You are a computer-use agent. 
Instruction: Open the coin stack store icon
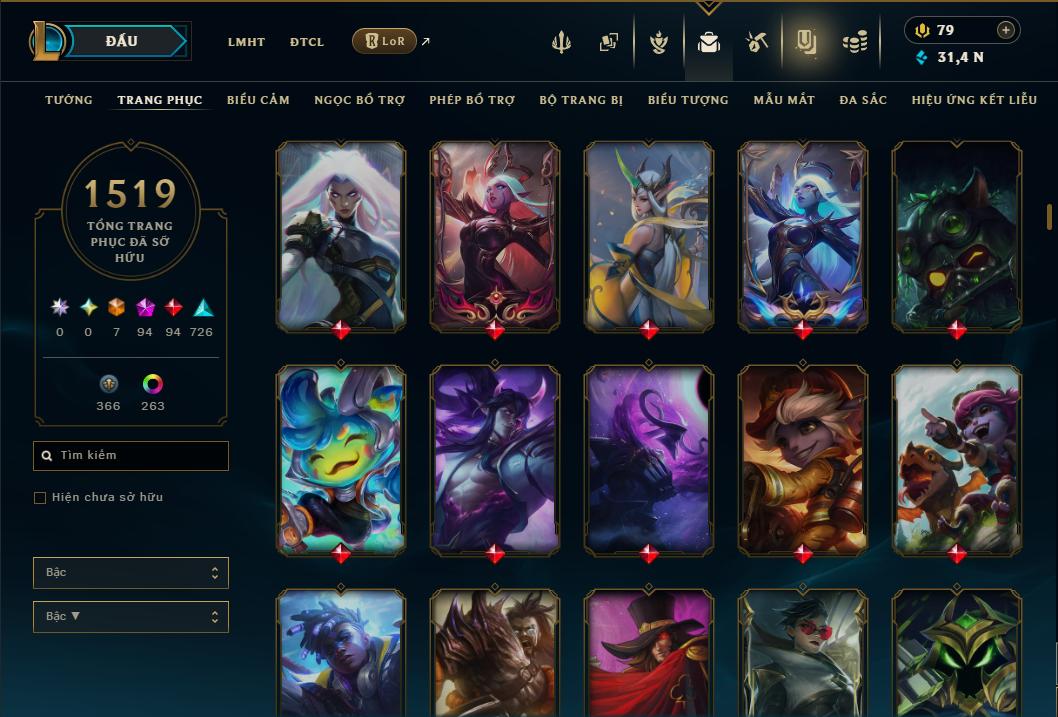[x=854, y=42]
